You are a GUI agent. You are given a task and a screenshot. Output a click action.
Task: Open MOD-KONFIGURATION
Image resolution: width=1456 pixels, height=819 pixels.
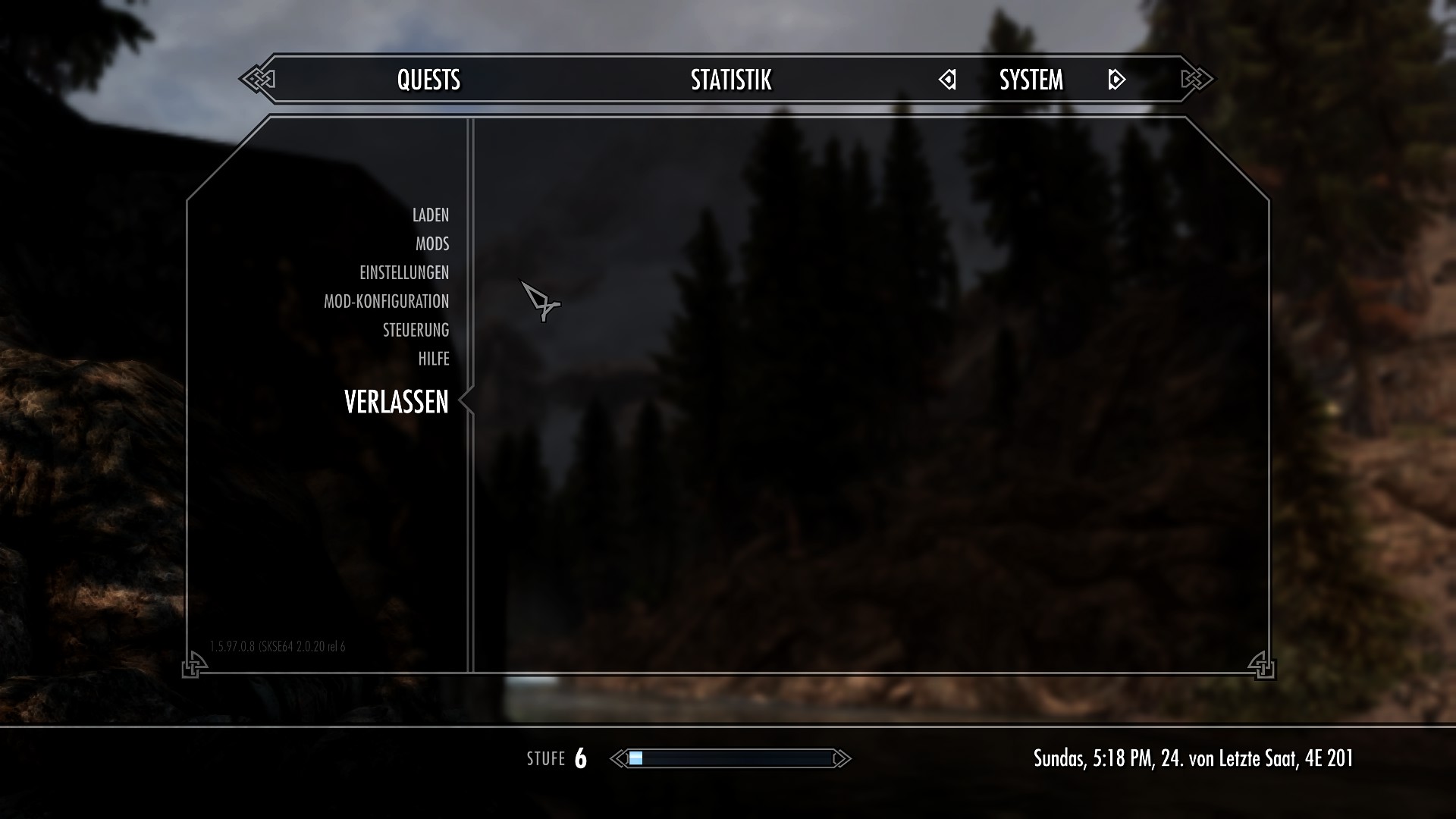pos(386,301)
